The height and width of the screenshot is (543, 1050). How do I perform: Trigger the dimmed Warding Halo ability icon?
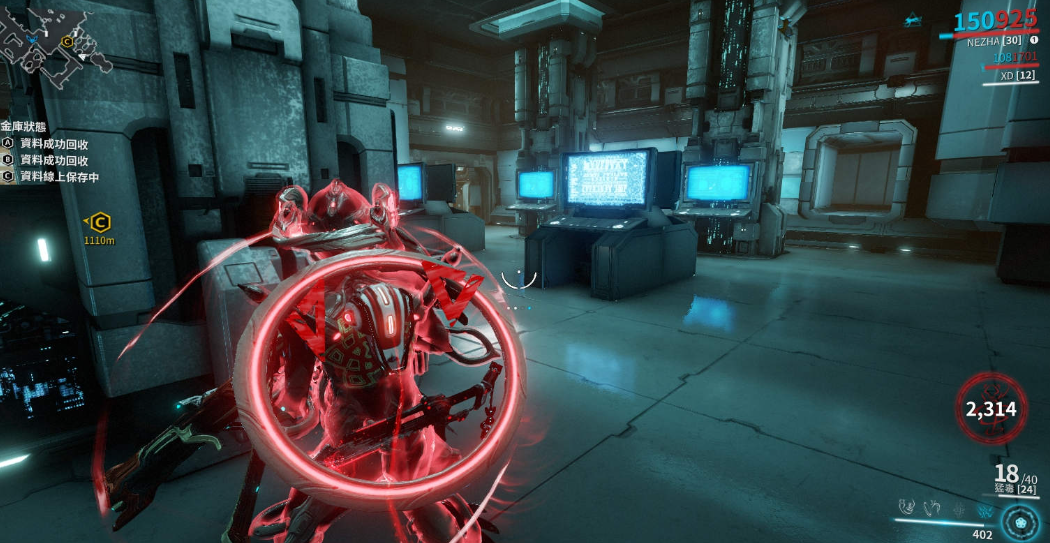coord(959,509)
